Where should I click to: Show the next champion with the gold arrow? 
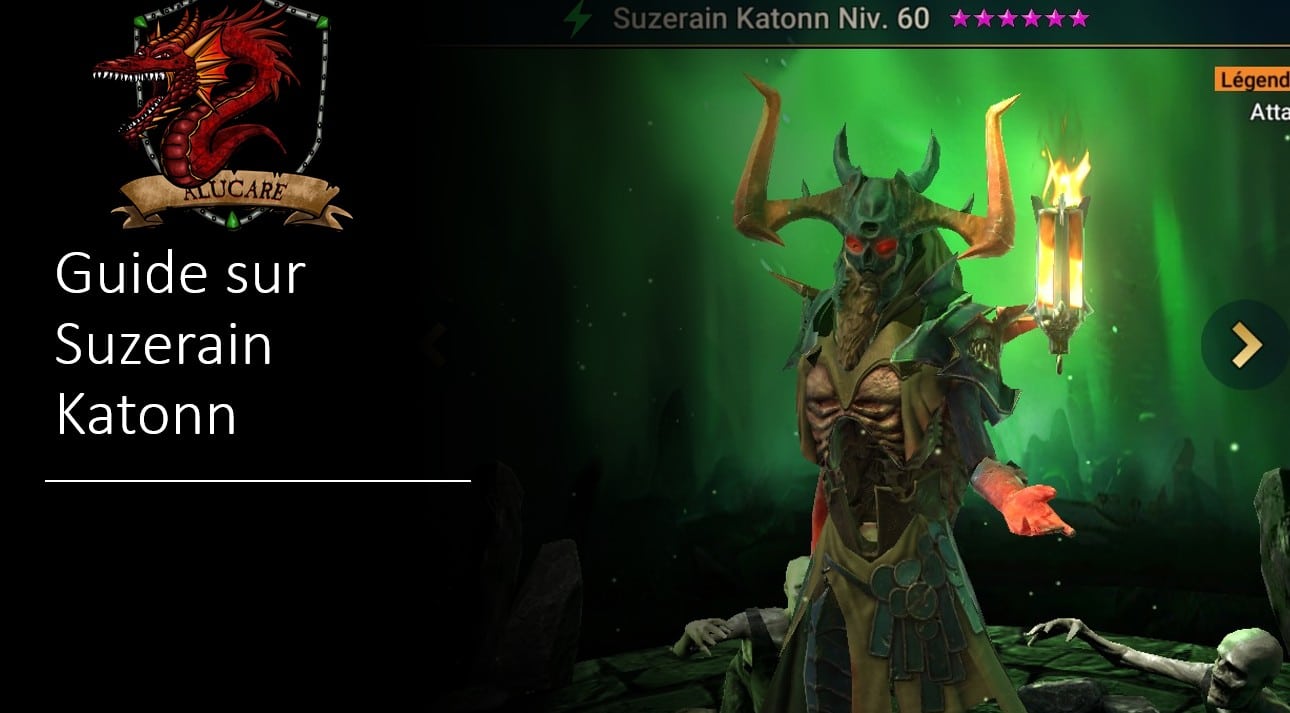click(1246, 345)
